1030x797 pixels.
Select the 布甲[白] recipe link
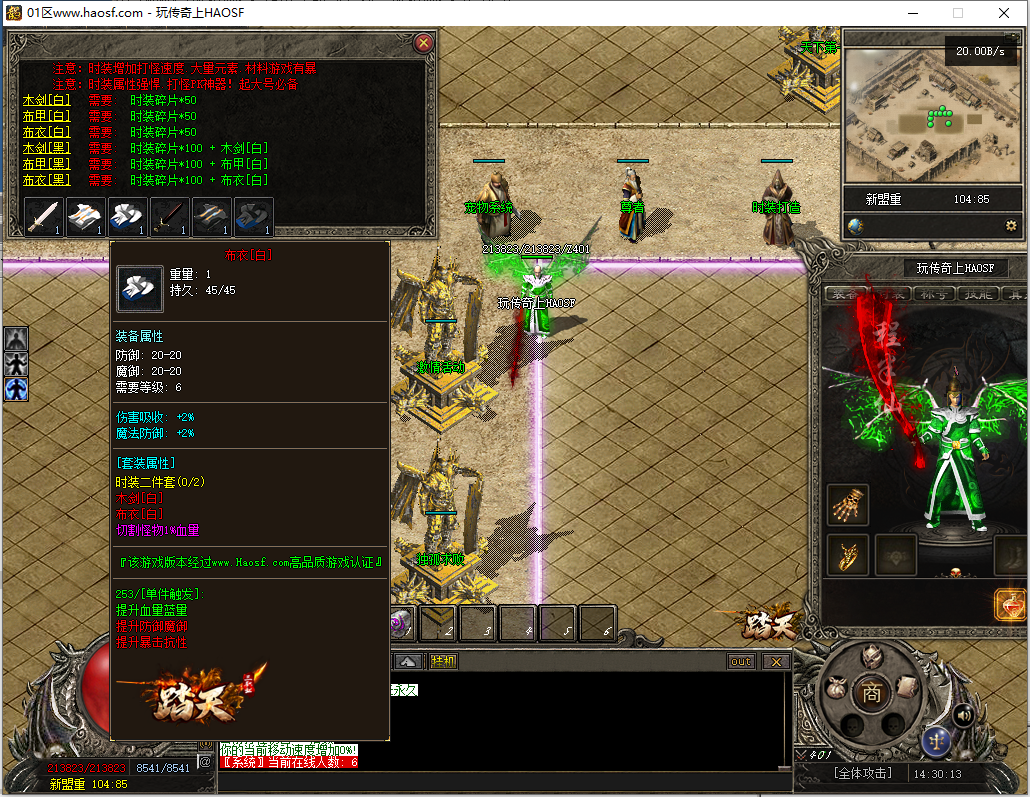[47, 116]
